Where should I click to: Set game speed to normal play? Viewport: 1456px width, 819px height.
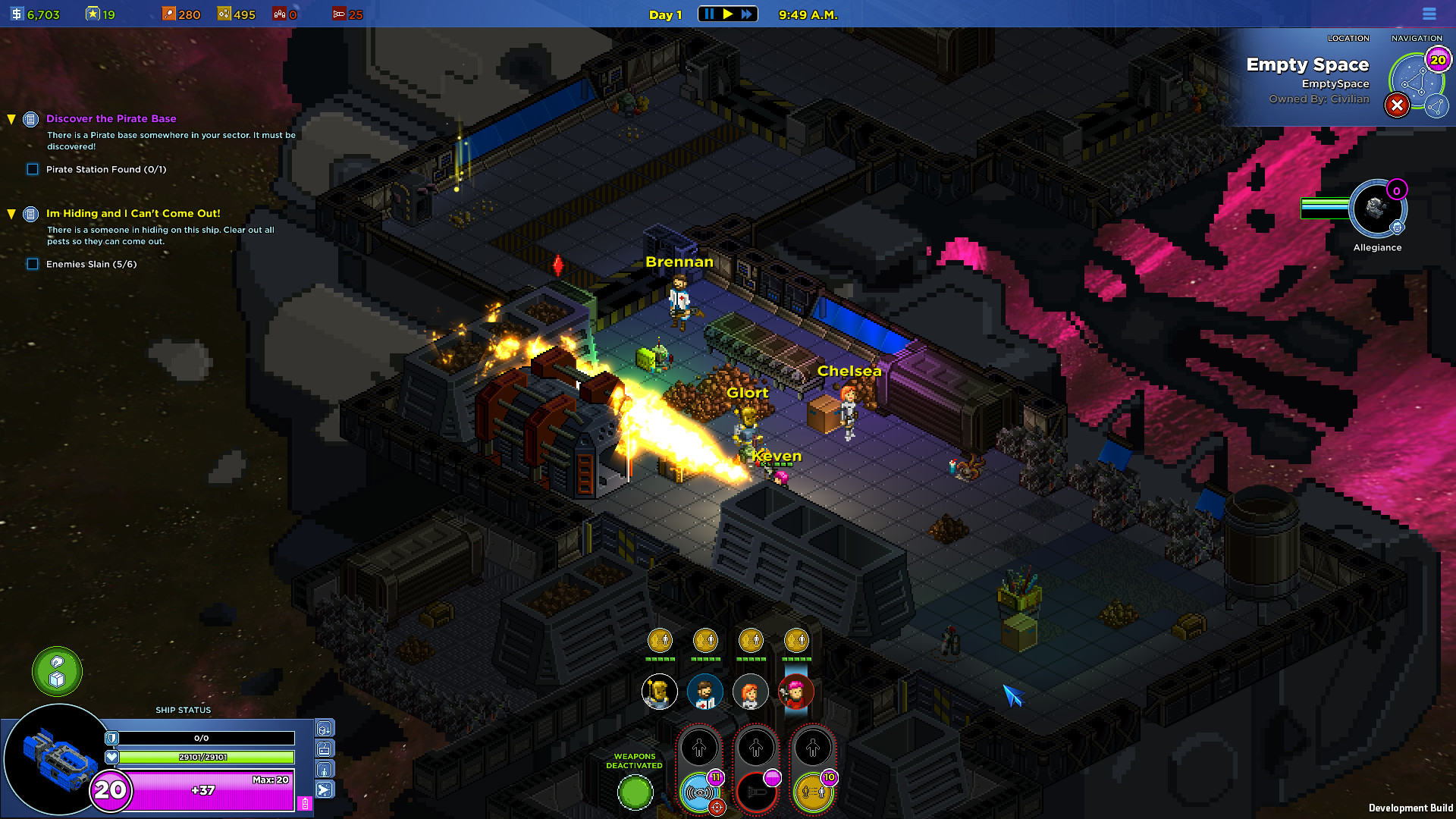(x=728, y=14)
